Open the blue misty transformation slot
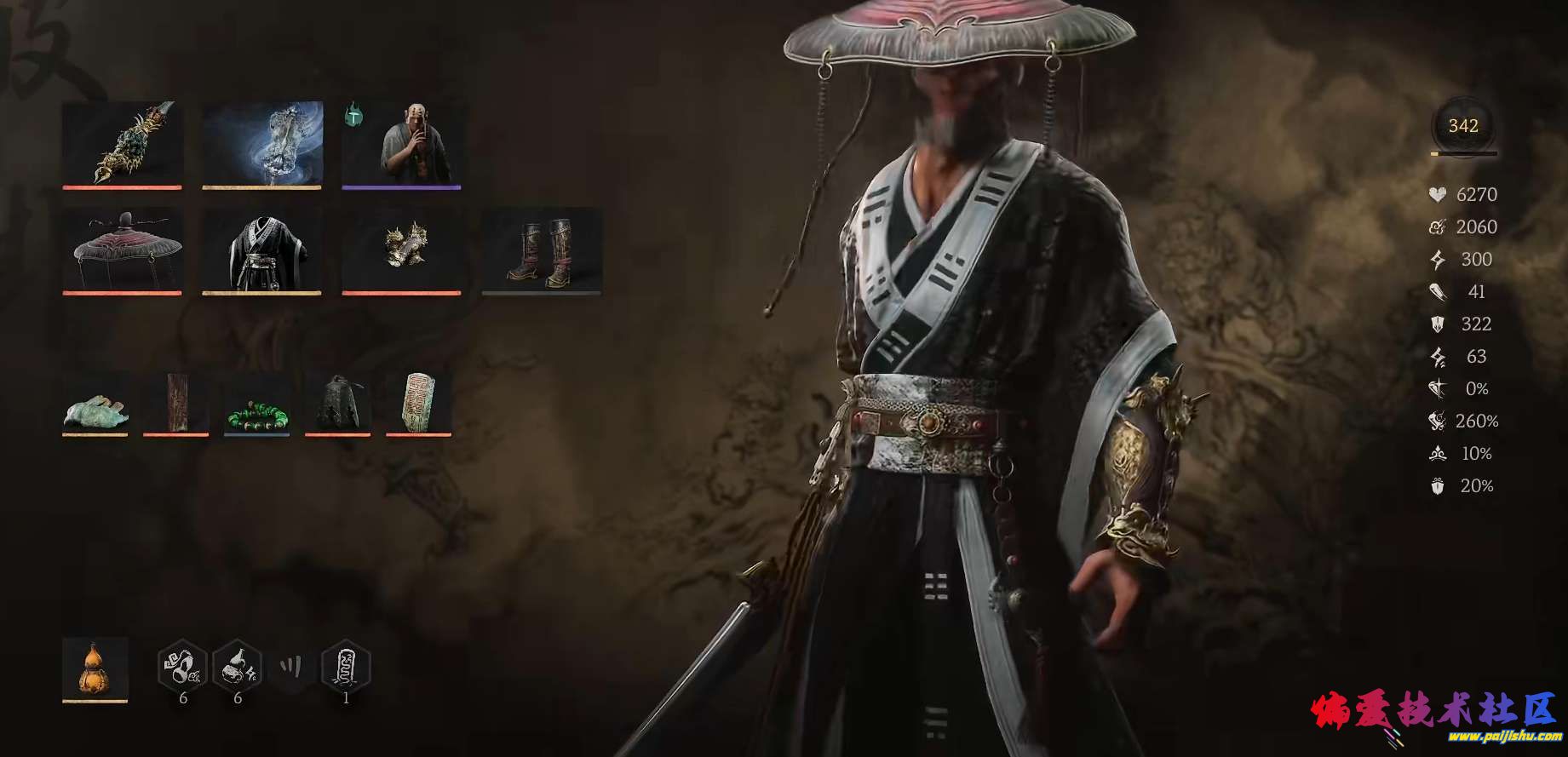 tap(261, 143)
